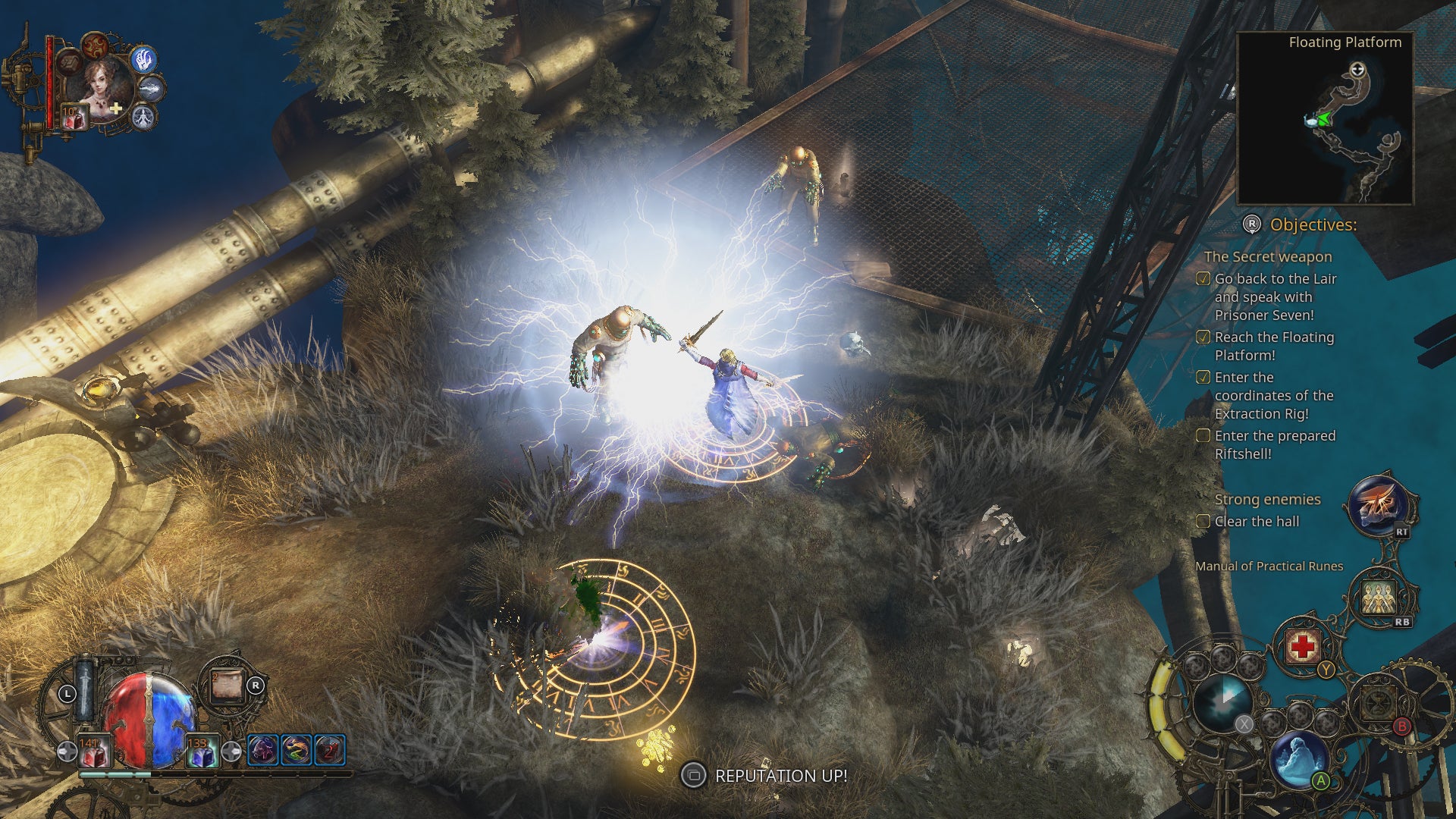Image resolution: width=1456 pixels, height=819 pixels.
Task: Click the Strong enemies quest entry
Action: 1267,500
